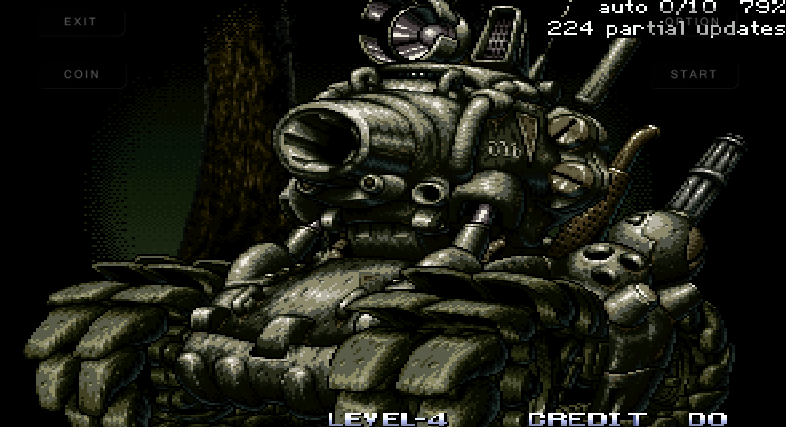Tap the EXIT overlay button
This screenshot has height=427, width=786.
81,21
